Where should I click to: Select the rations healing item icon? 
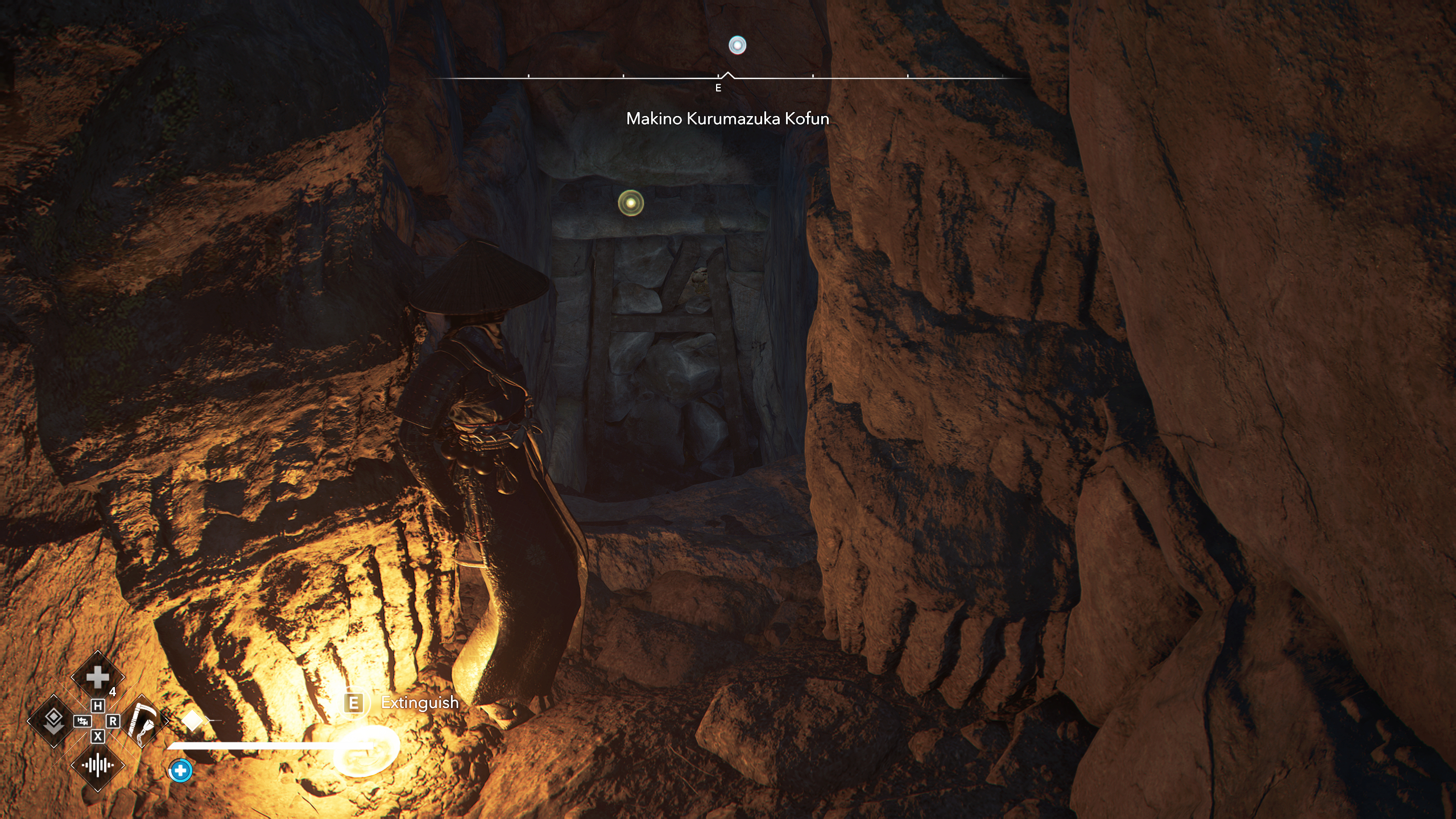(x=97, y=676)
